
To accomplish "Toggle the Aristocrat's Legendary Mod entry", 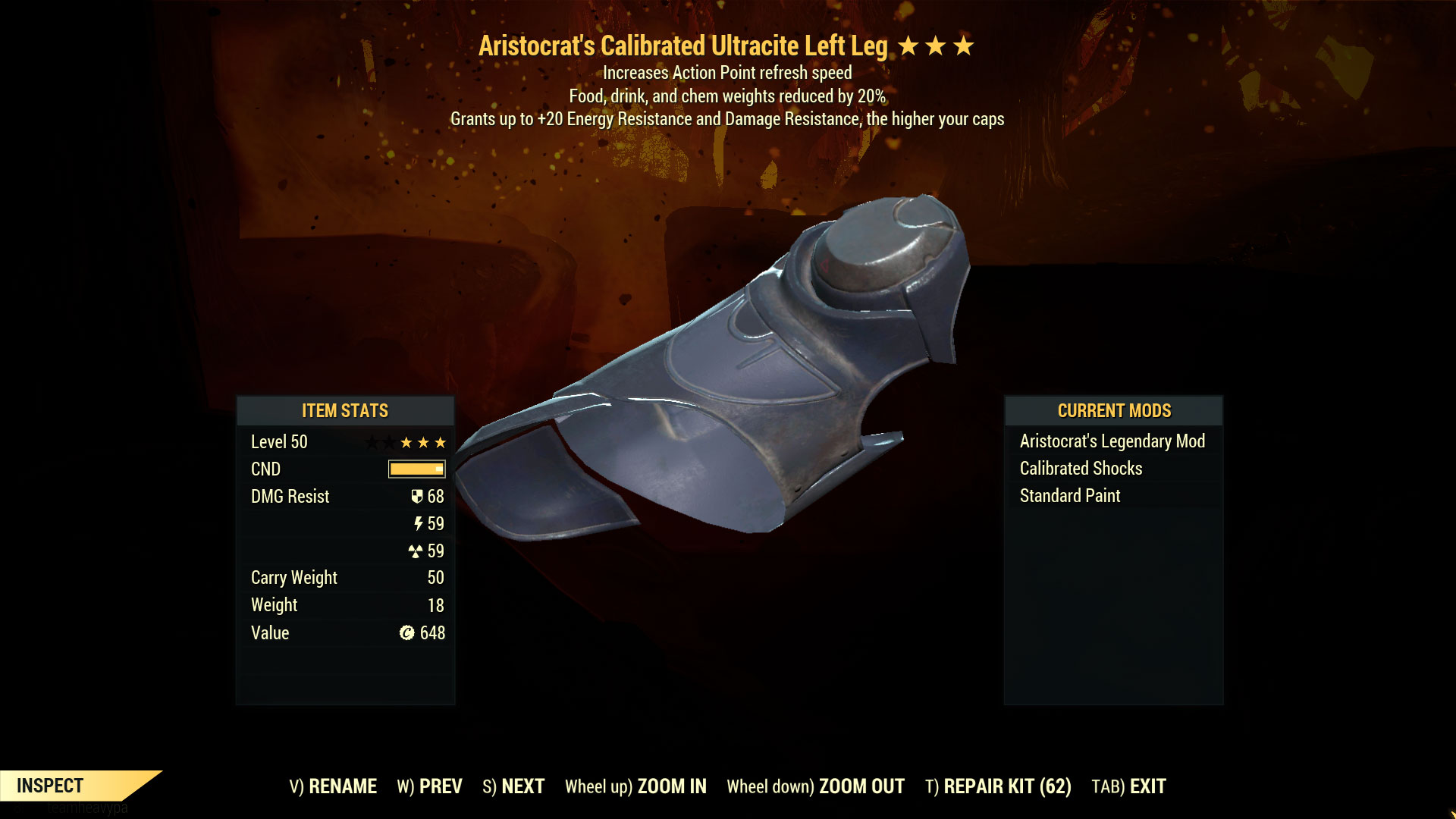I will point(1112,441).
